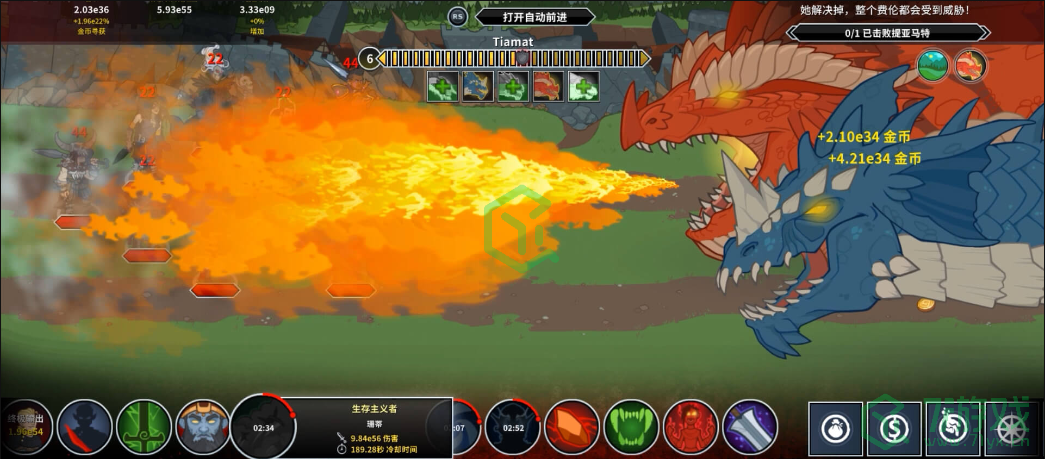This screenshot has width=1045, height=459.
Task: Activate the green fanged jaws ability
Action: [632, 427]
